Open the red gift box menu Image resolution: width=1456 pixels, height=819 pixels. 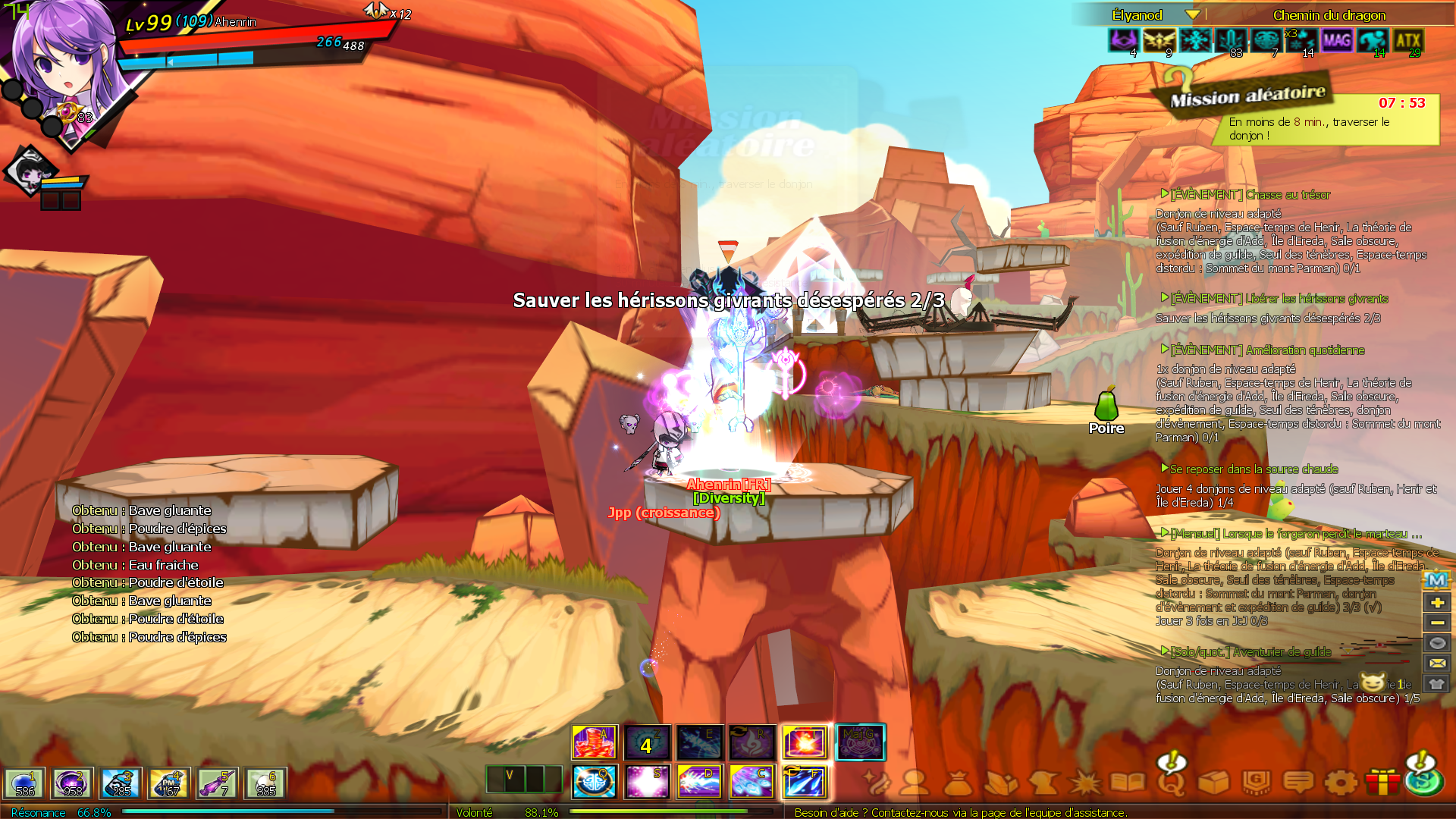coord(1382,782)
